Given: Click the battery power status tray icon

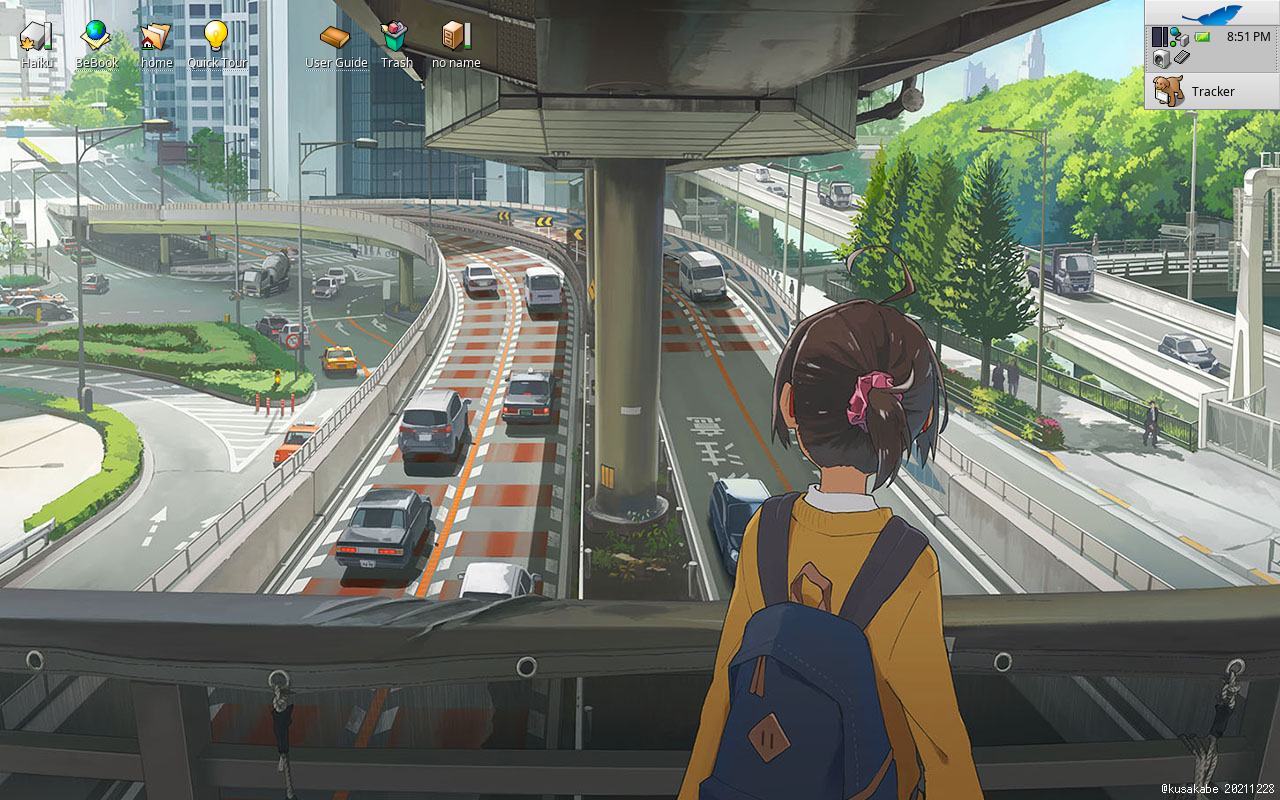Looking at the screenshot, I should tap(1203, 37).
